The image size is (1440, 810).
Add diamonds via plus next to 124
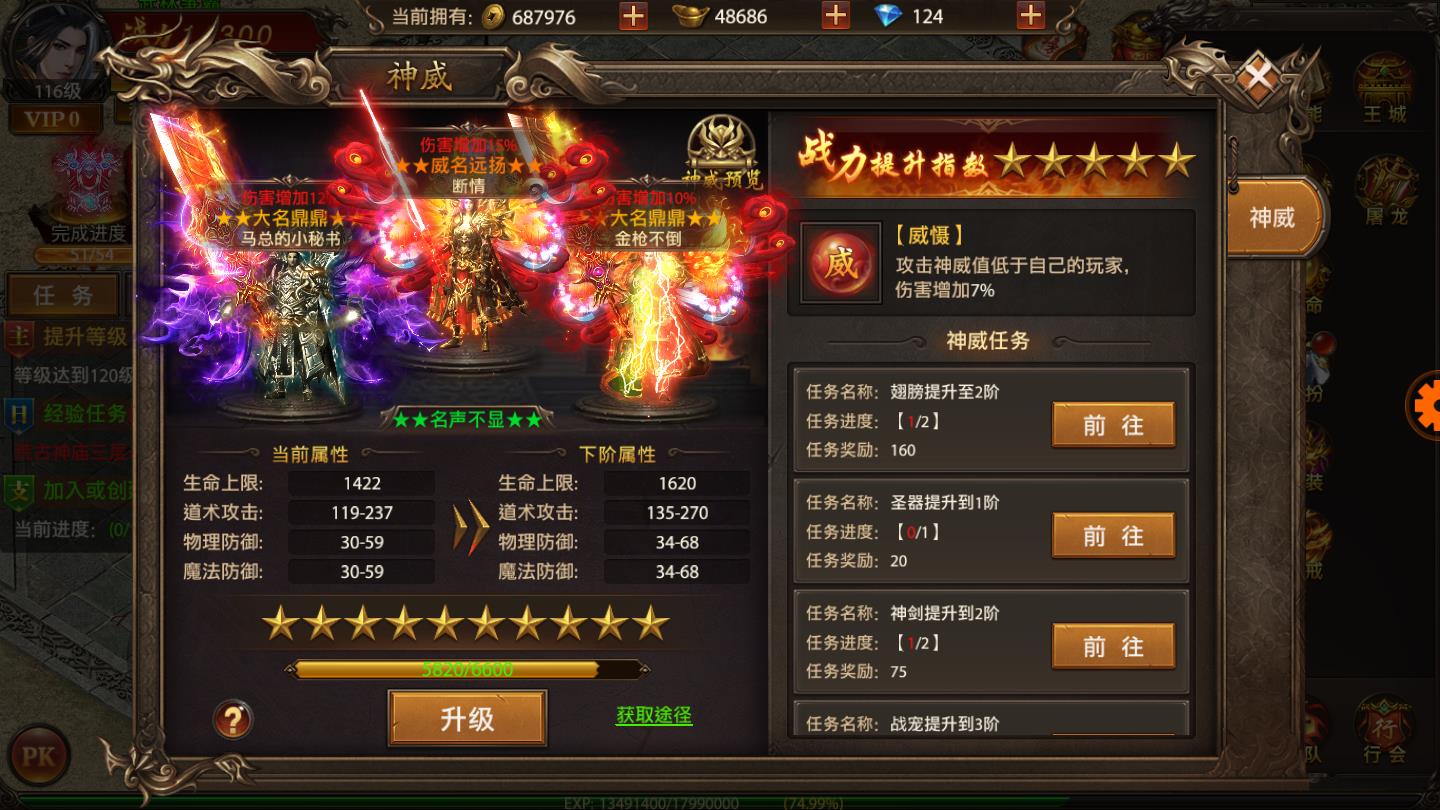coord(1030,16)
